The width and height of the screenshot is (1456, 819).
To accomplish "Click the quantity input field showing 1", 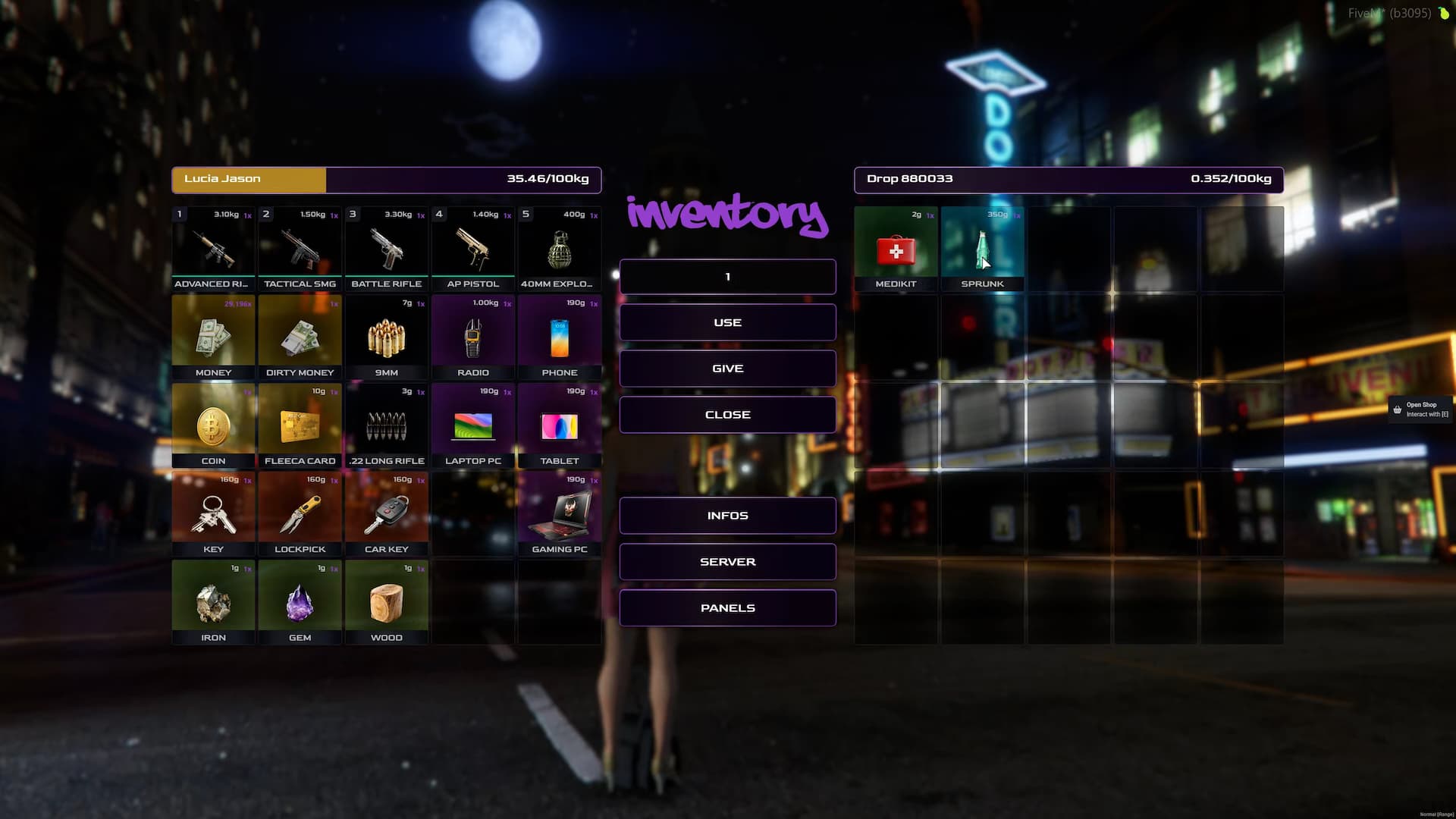I will [x=727, y=276].
